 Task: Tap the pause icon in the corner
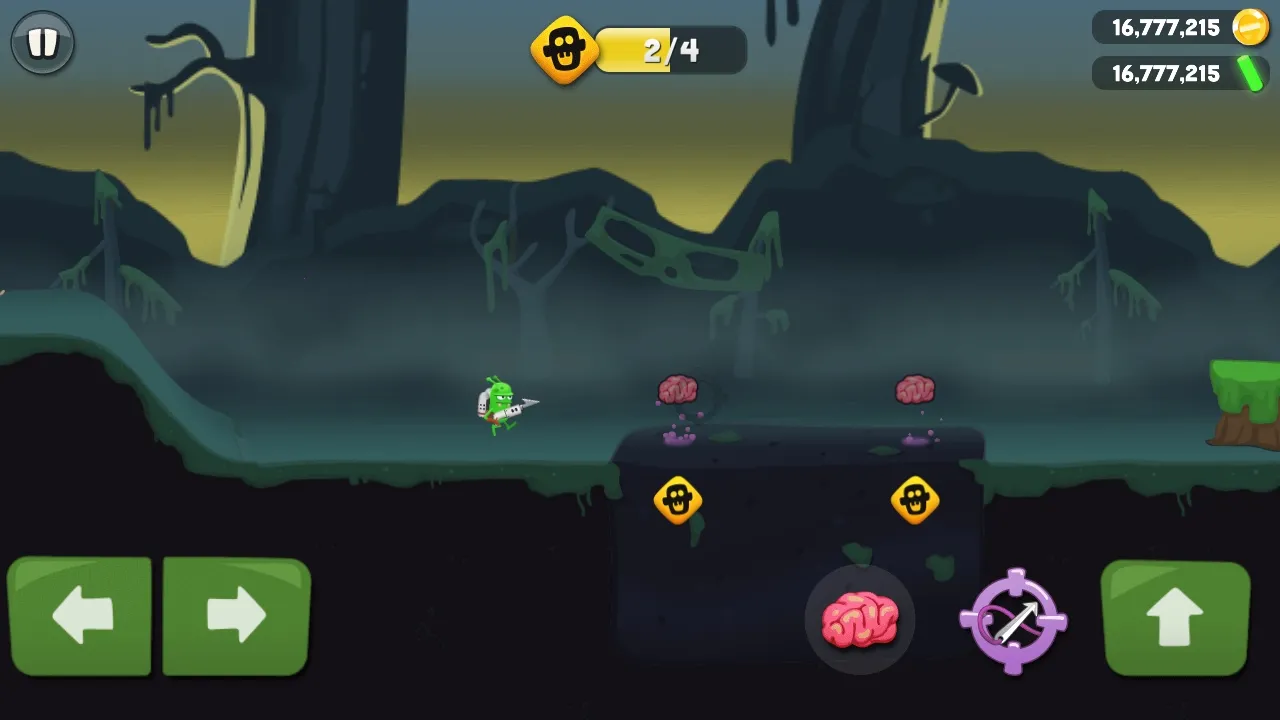click(42, 42)
